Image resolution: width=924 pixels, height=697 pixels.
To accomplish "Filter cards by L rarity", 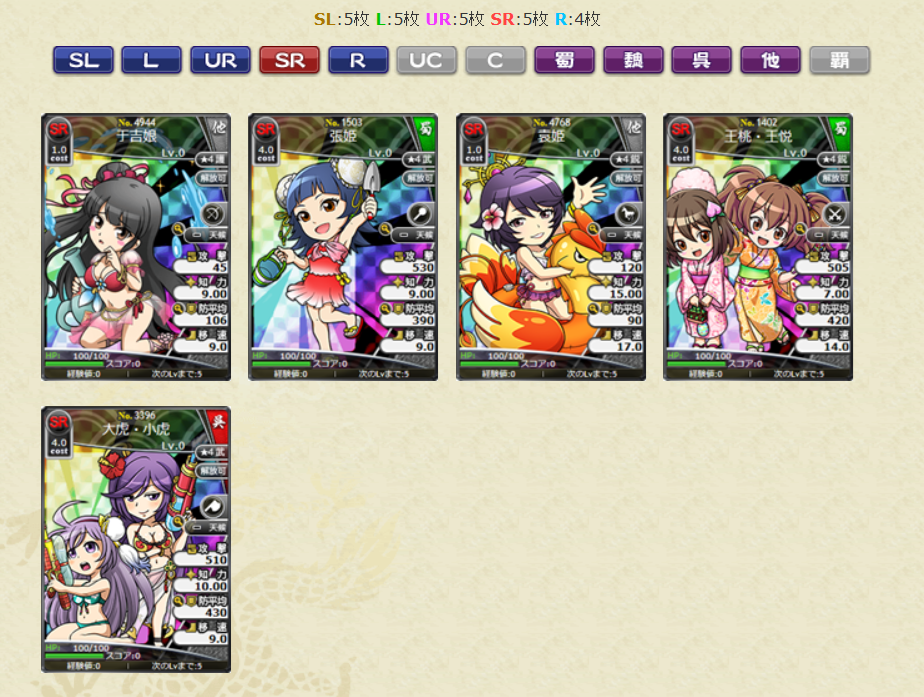I will point(151,60).
